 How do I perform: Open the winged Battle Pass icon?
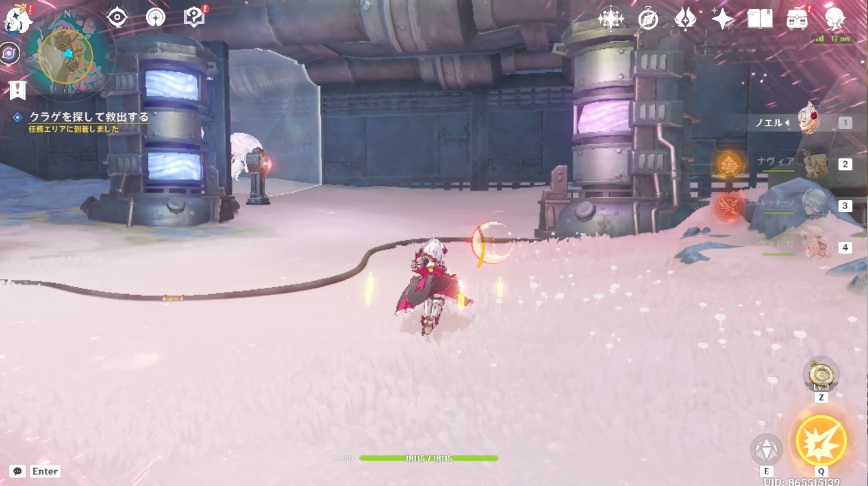click(685, 18)
